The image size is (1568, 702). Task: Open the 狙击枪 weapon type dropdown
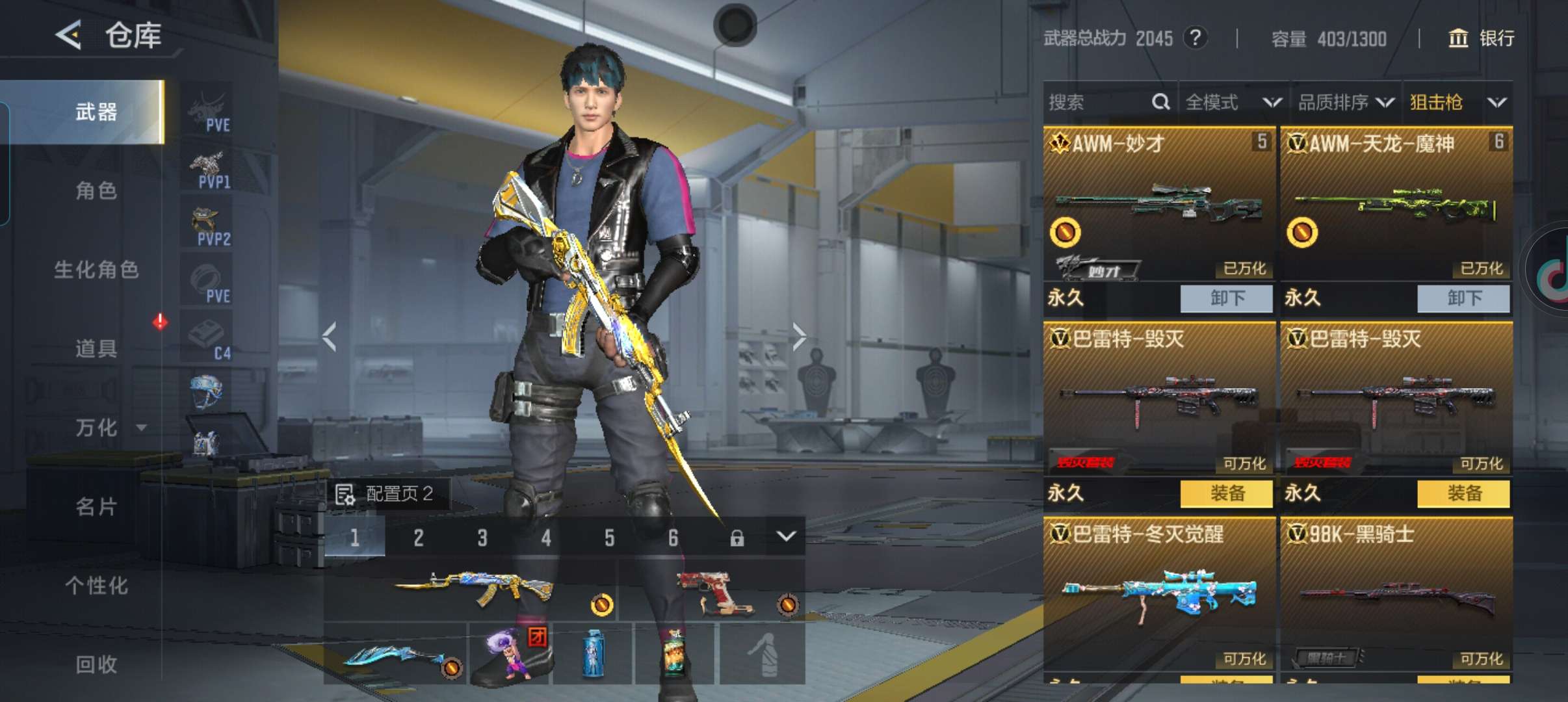1457,102
